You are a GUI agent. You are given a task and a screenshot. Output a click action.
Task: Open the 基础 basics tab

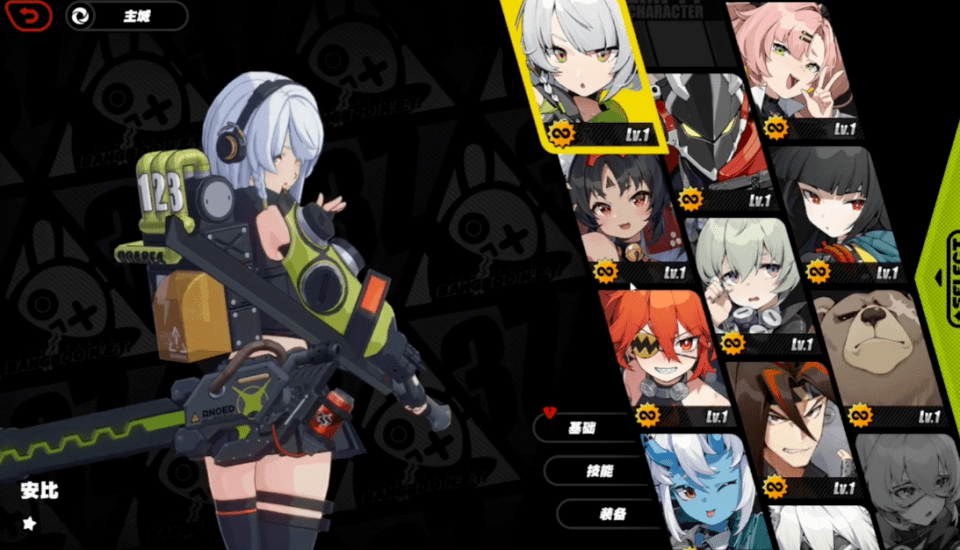click(585, 428)
